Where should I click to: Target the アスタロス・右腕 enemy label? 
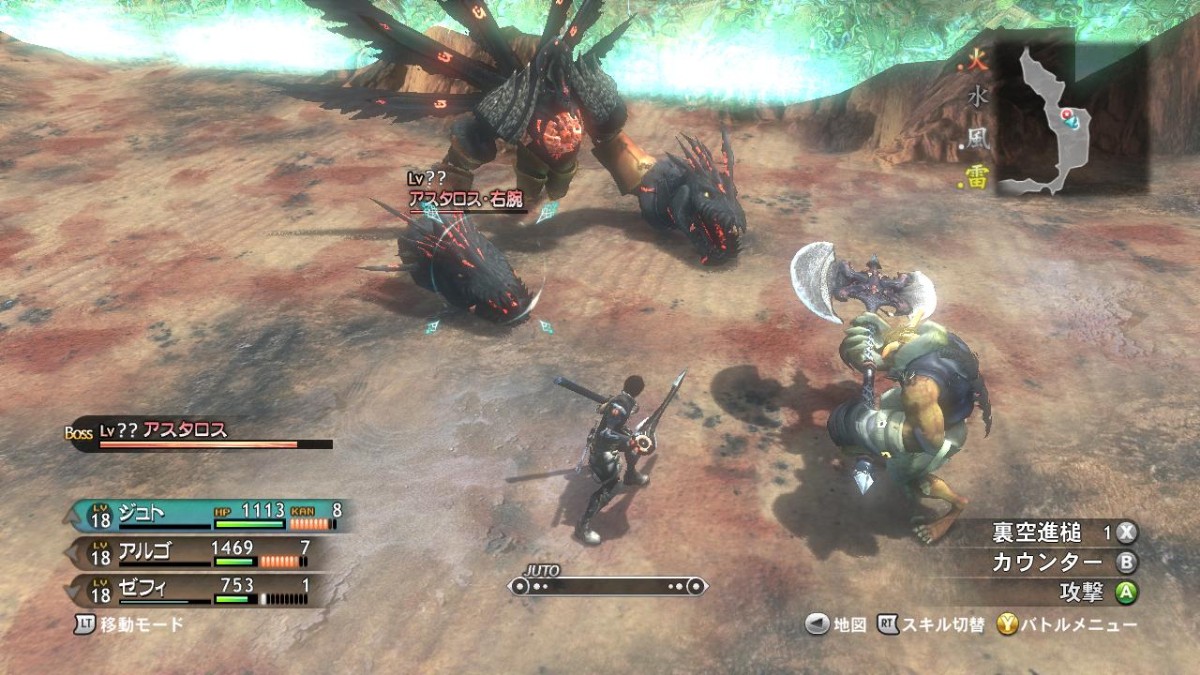tap(466, 199)
